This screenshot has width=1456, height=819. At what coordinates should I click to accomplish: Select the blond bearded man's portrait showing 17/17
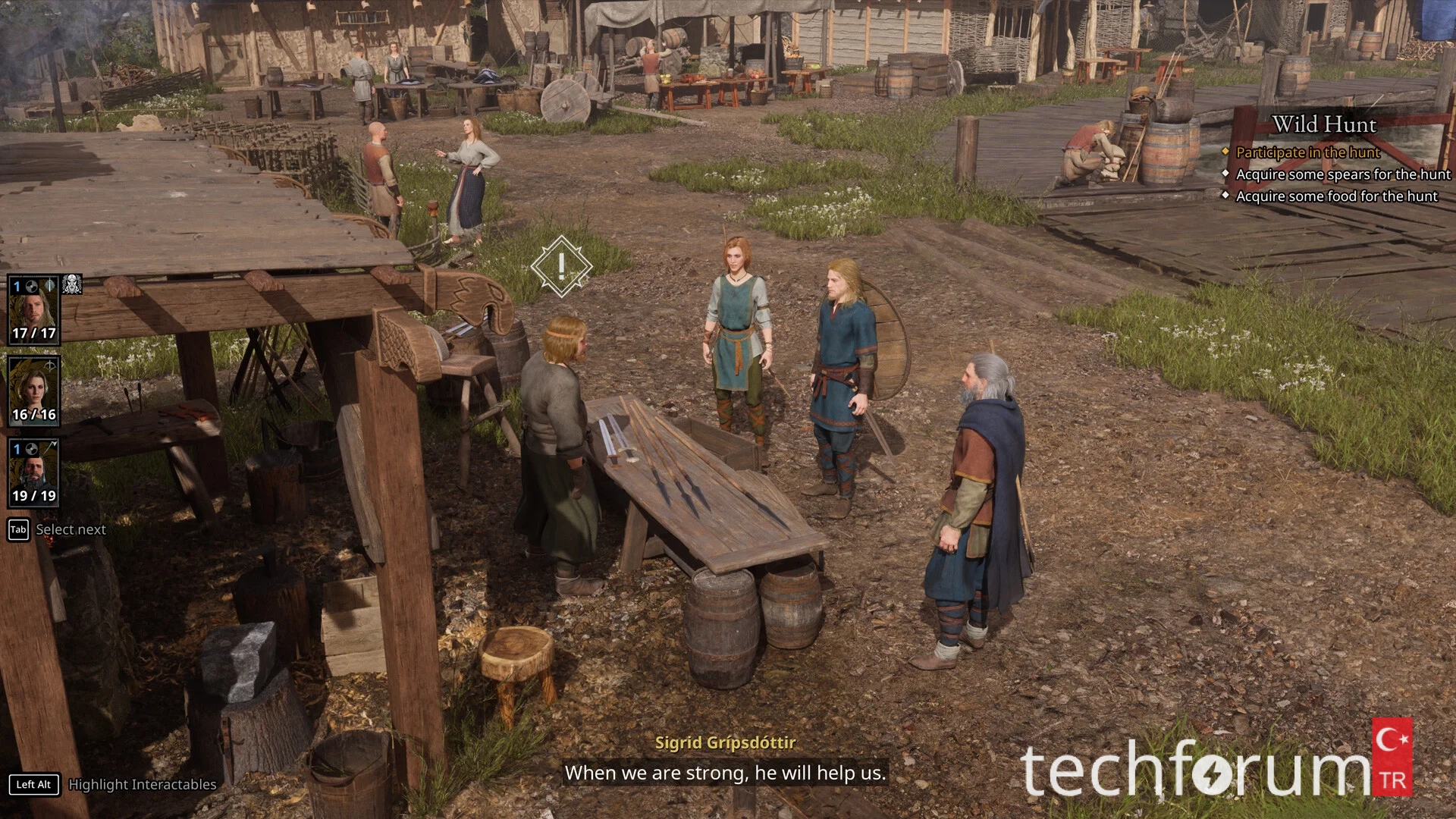click(33, 311)
